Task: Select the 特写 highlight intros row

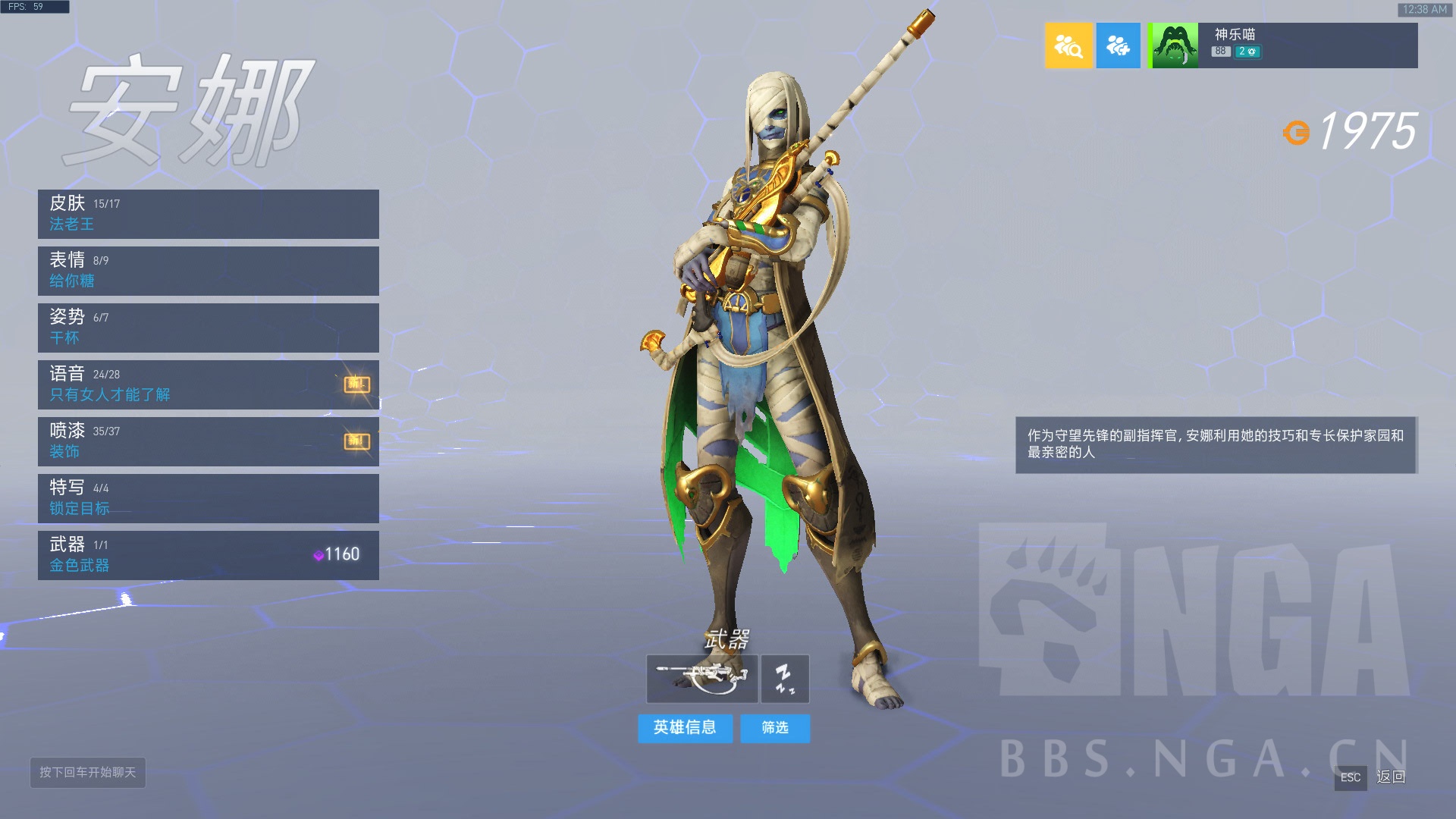Action: (208, 498)
